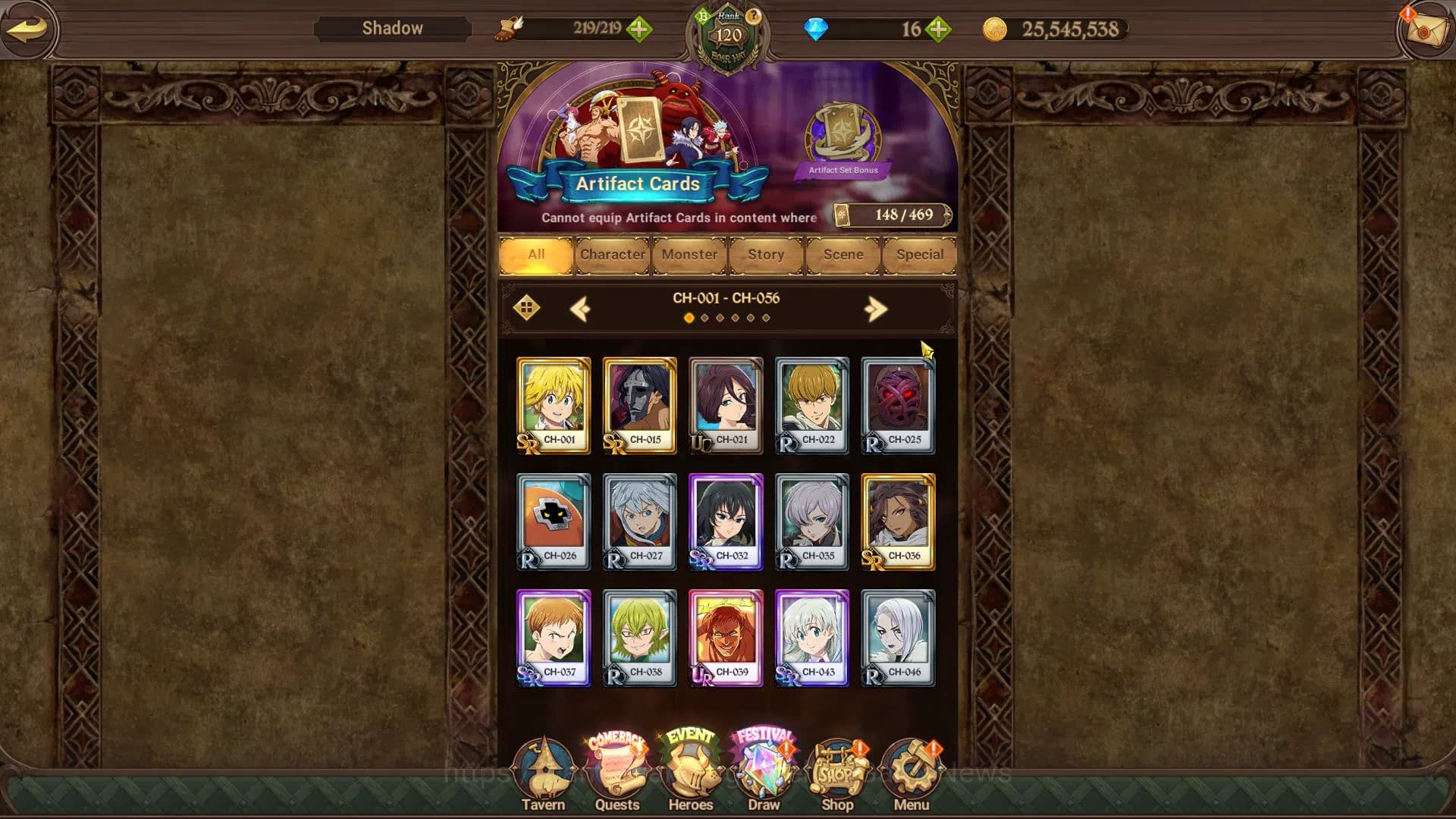This screenshot has width=1456, height=819.
Task: Select the Special filter tab
Action: (x=920, y=255)
